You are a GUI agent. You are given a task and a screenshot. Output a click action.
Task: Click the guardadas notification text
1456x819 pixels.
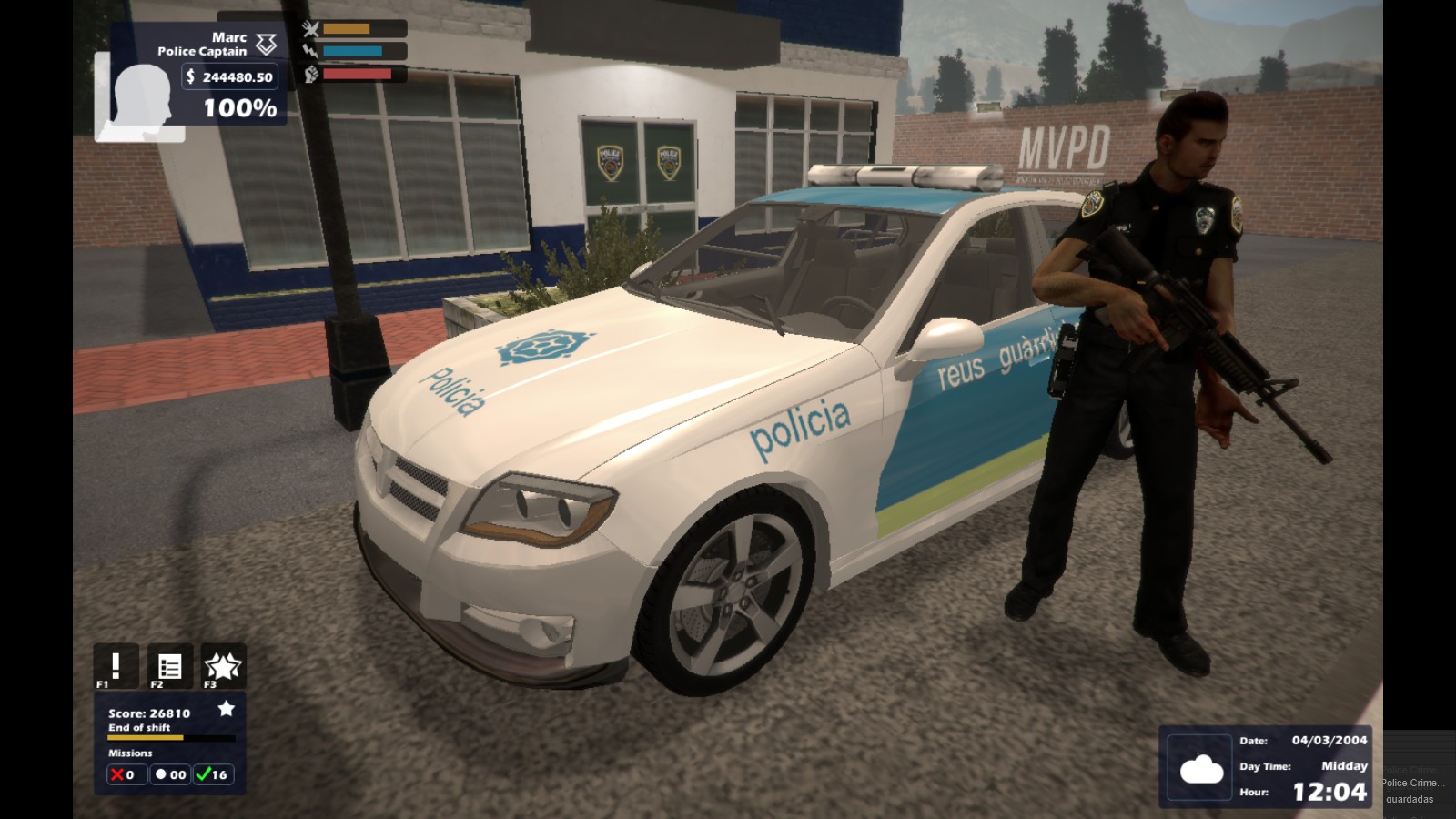(1409, 797)
